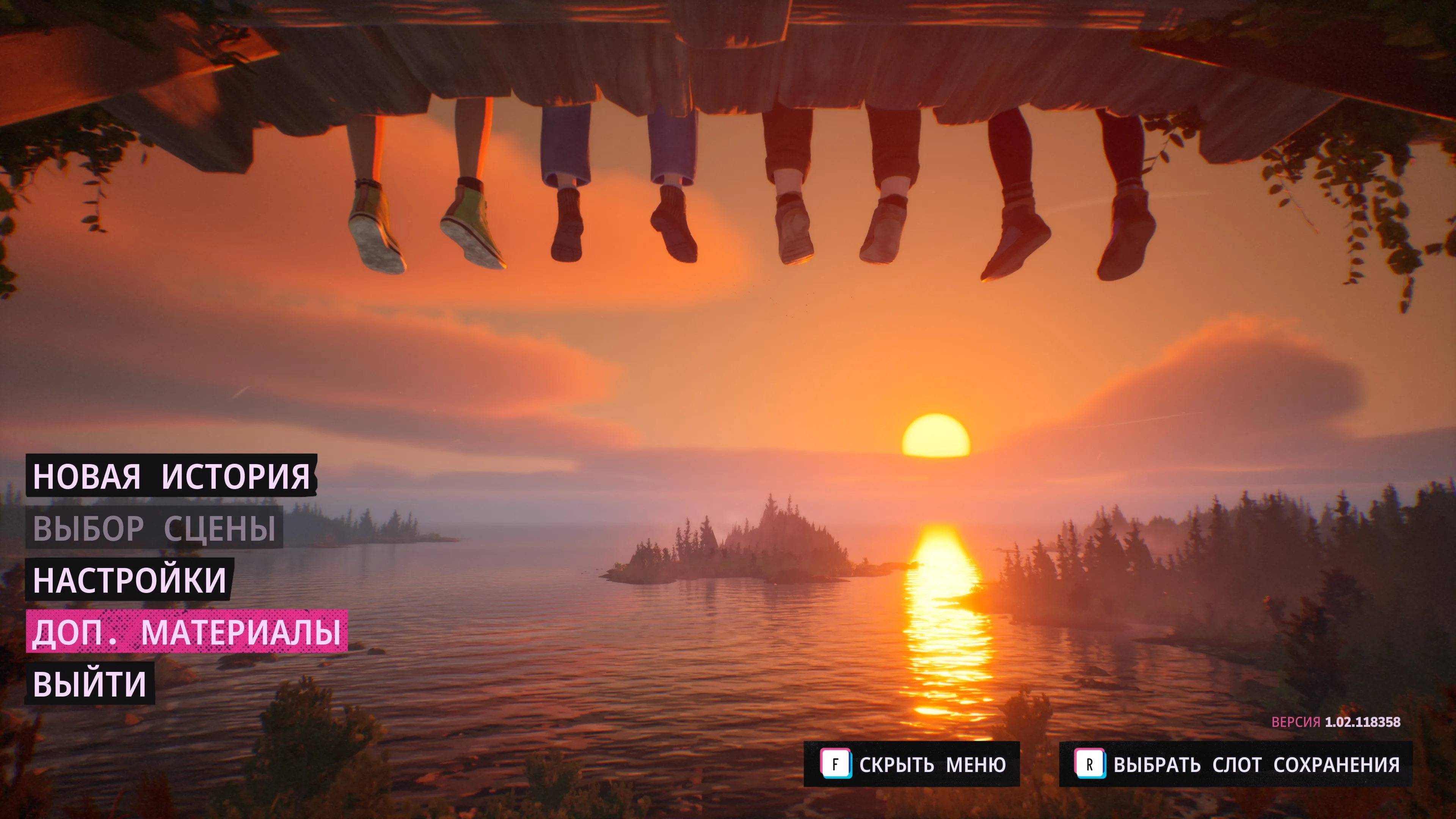This screenshot has height=819, width=1456.
Task: Hide the menu with СКРЫТЬ МЕНЮ
Action: coord(912,764)
